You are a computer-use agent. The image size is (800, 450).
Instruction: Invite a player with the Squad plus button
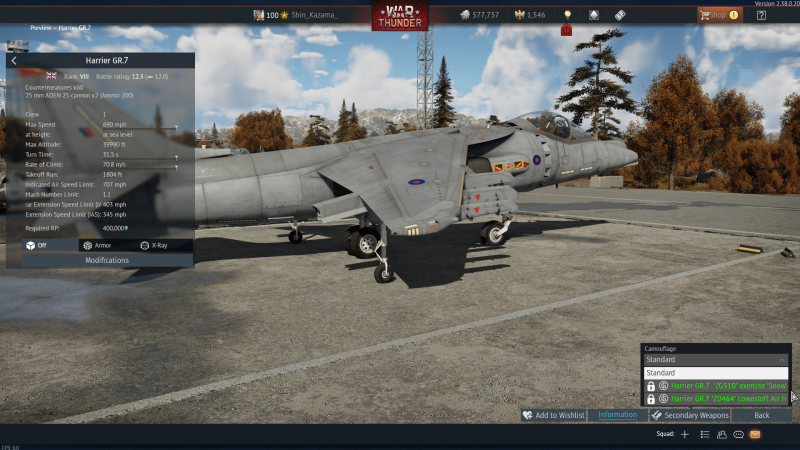(685, 435)
